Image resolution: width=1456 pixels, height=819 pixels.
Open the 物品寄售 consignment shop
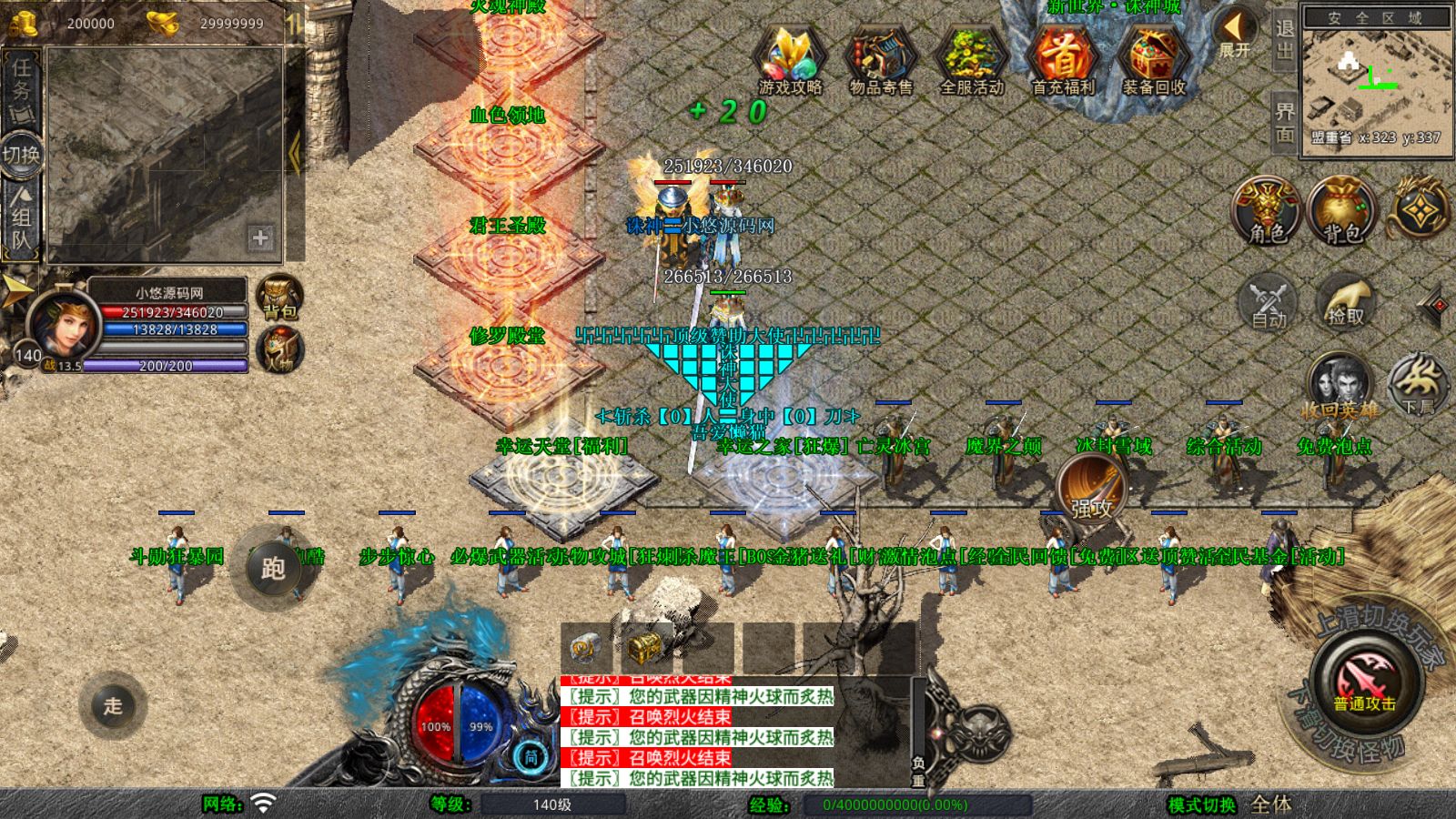pyautogui.click(x=880, y=60)
